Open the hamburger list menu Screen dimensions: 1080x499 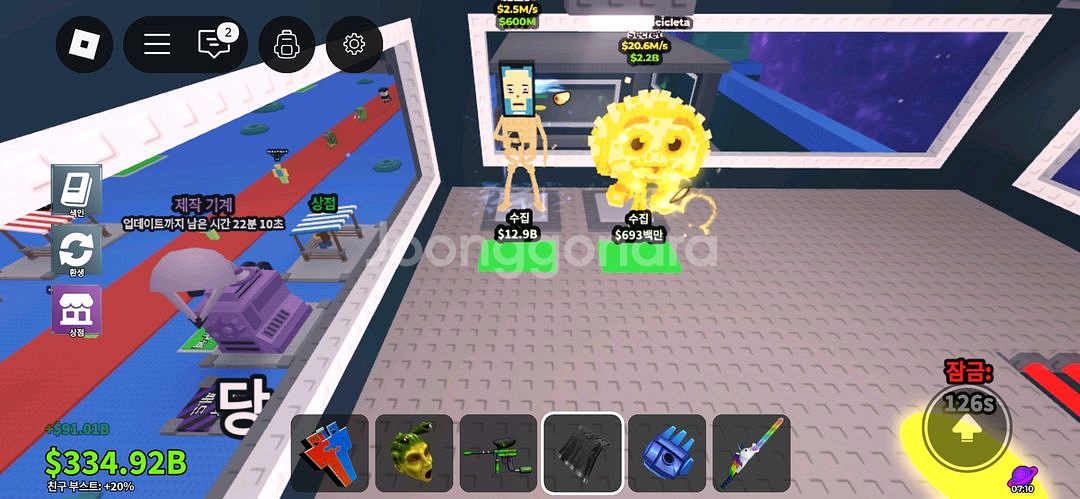tap(157, 44)
